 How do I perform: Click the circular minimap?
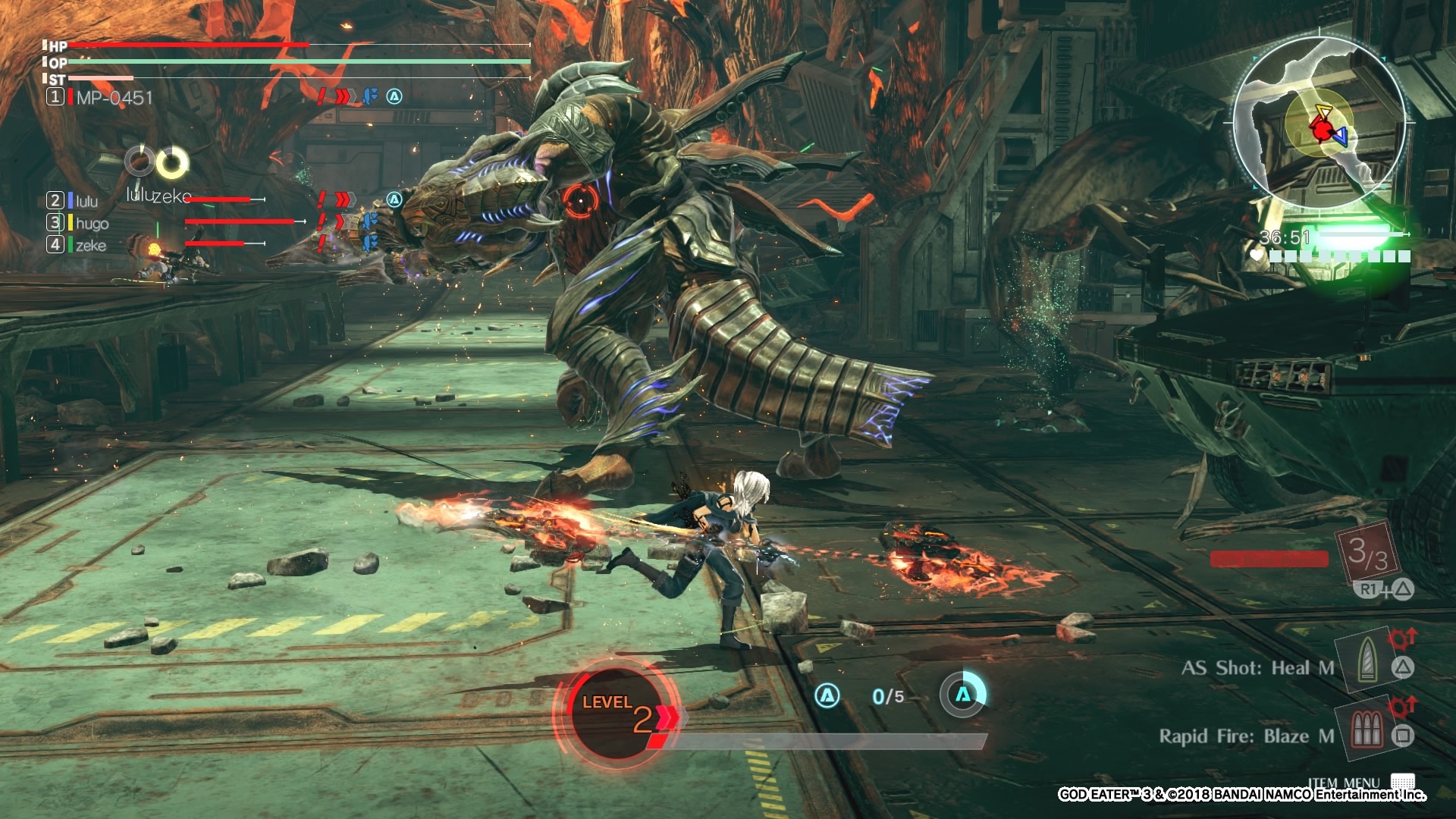[1318, 123]
